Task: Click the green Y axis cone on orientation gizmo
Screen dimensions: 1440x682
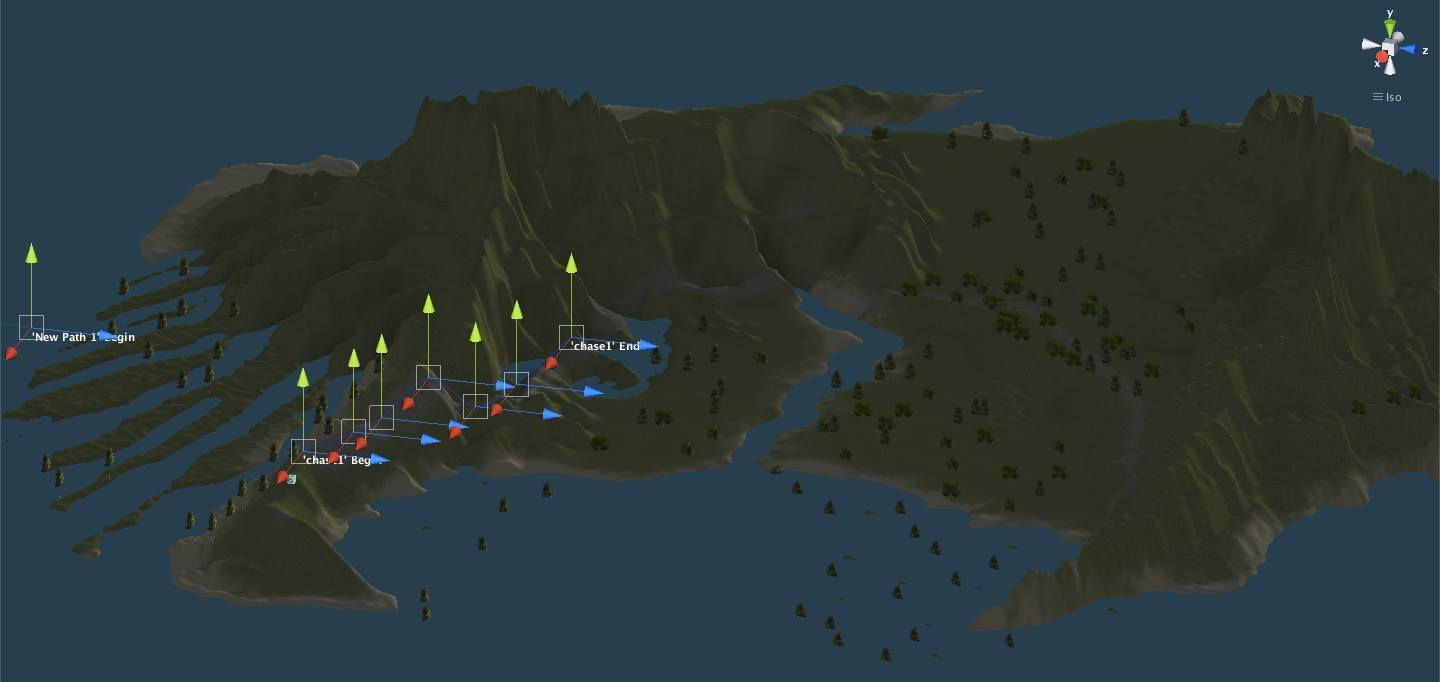Action: click(x=1390, y=26)
